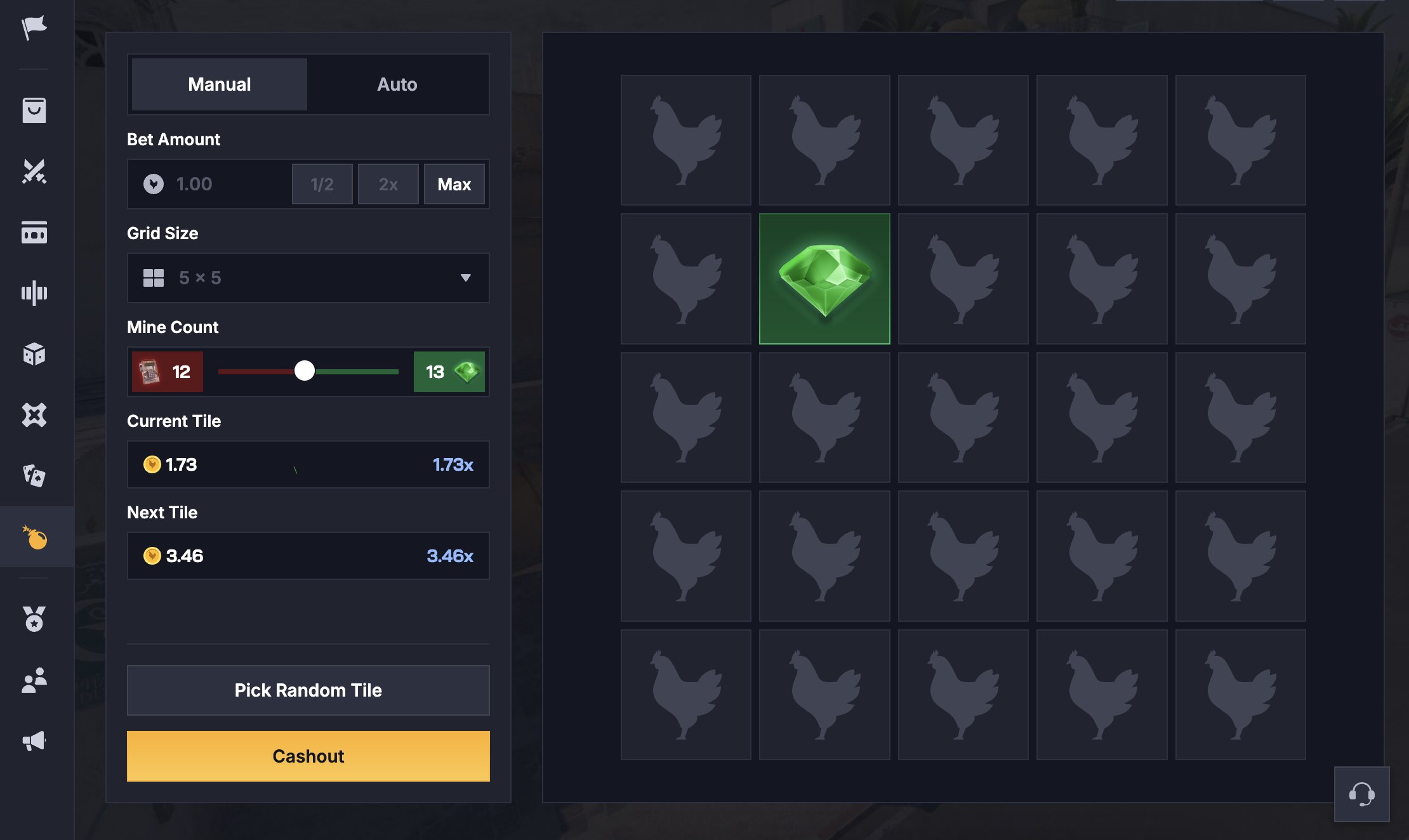This screenshot has width=1409, height=840.
Task: Select the bomb mines game icon
Action: [x=36, y=537]
